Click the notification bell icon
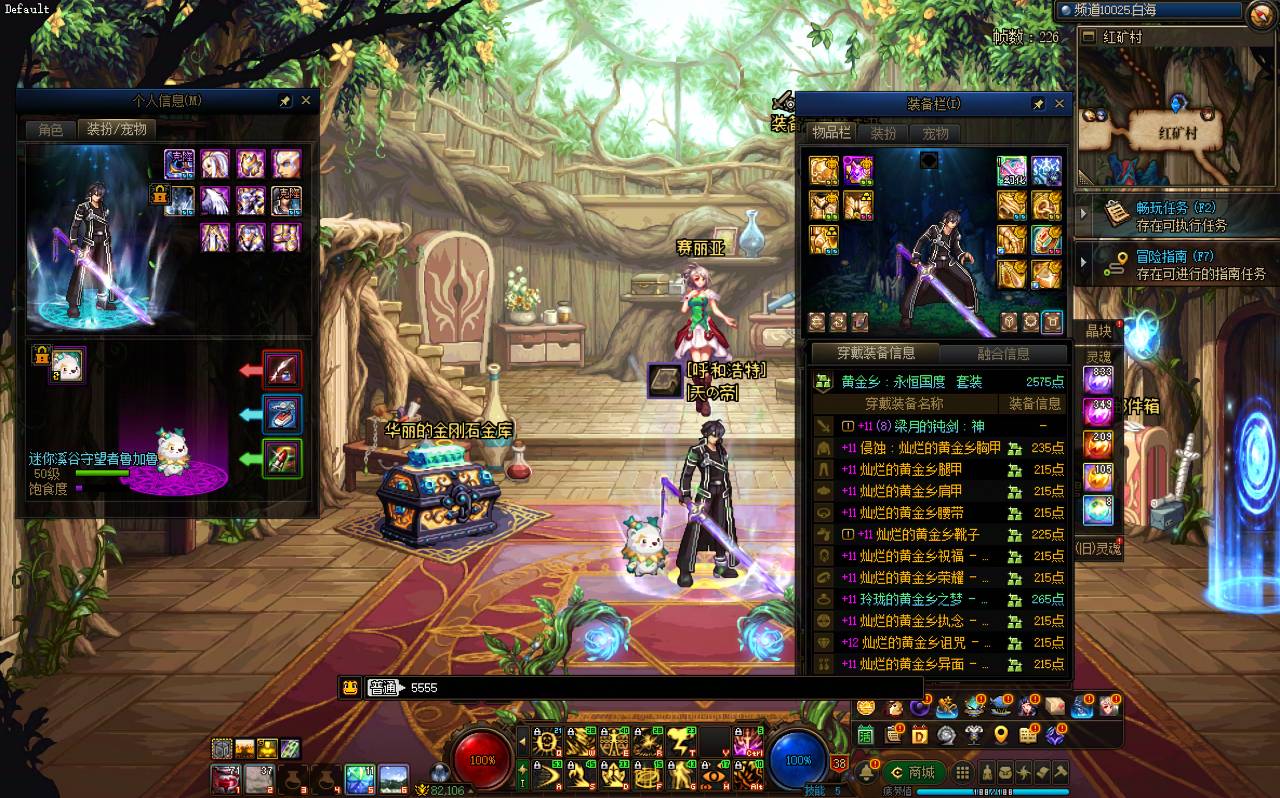 tap(864, 772)
